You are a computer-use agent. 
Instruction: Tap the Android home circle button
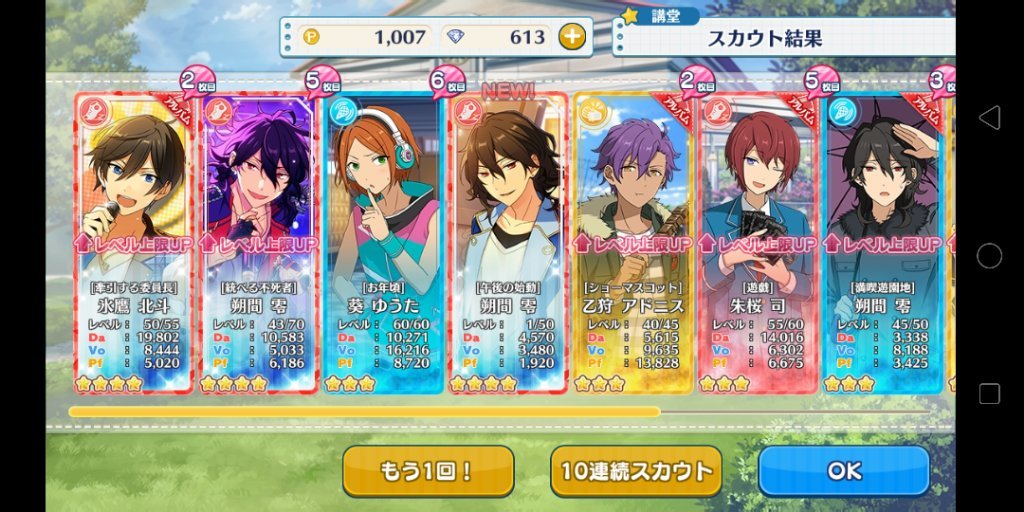point(989,256)
